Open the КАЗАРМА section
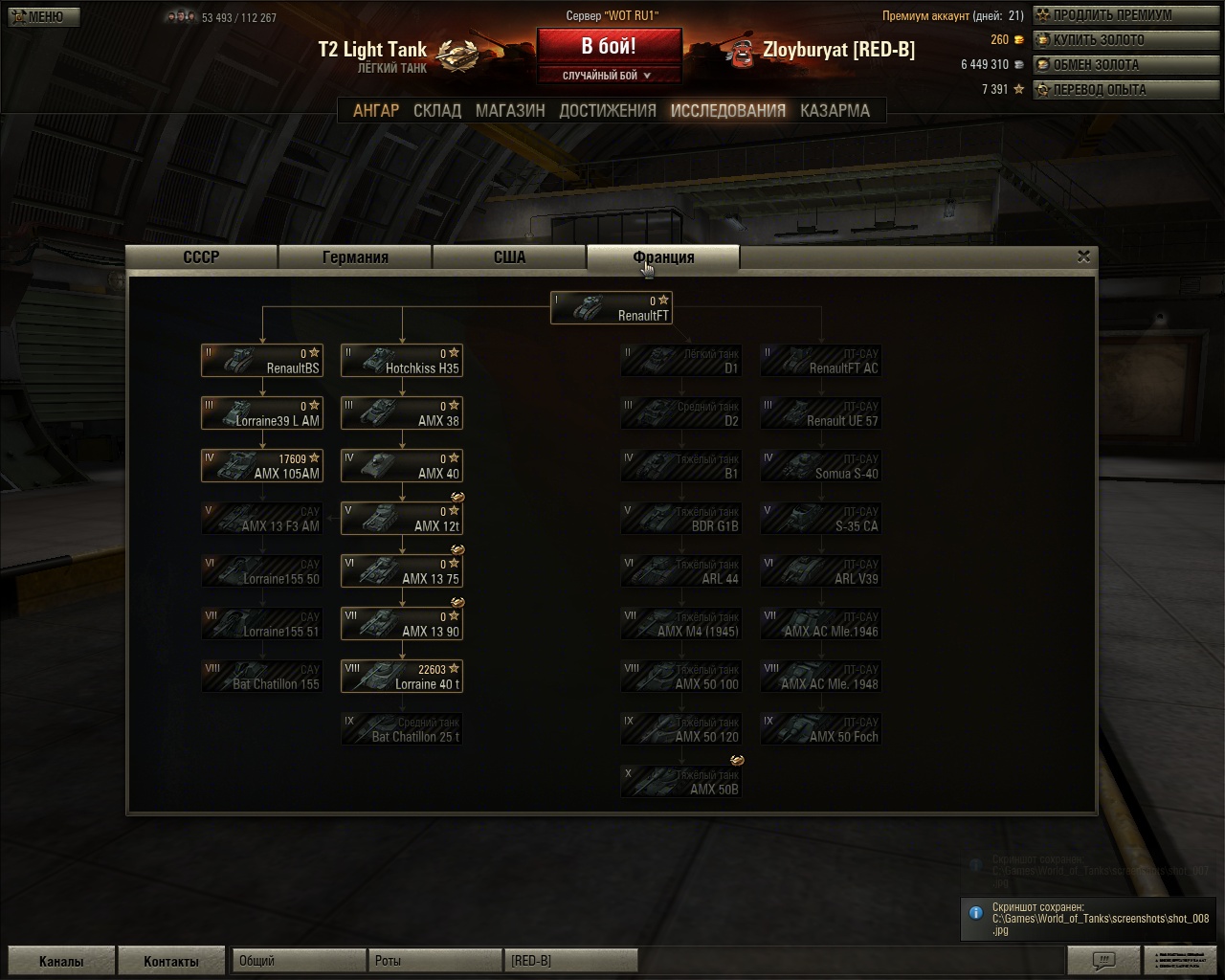Viewport: 1225px width, 980px height. pos(835,110)
